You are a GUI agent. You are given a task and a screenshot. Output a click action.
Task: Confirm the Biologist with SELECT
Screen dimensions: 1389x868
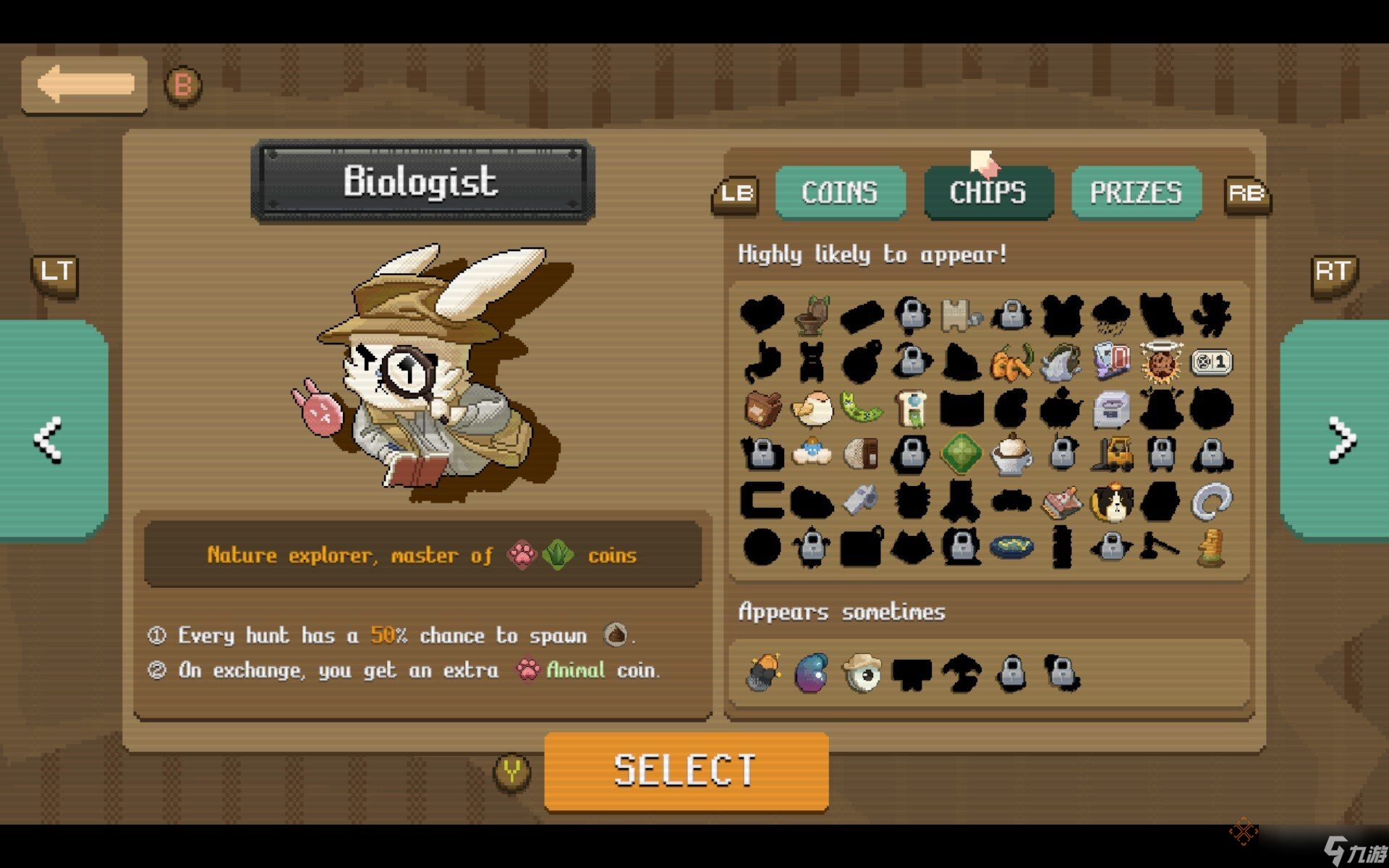pyautogui.click(x=686, y=771)
